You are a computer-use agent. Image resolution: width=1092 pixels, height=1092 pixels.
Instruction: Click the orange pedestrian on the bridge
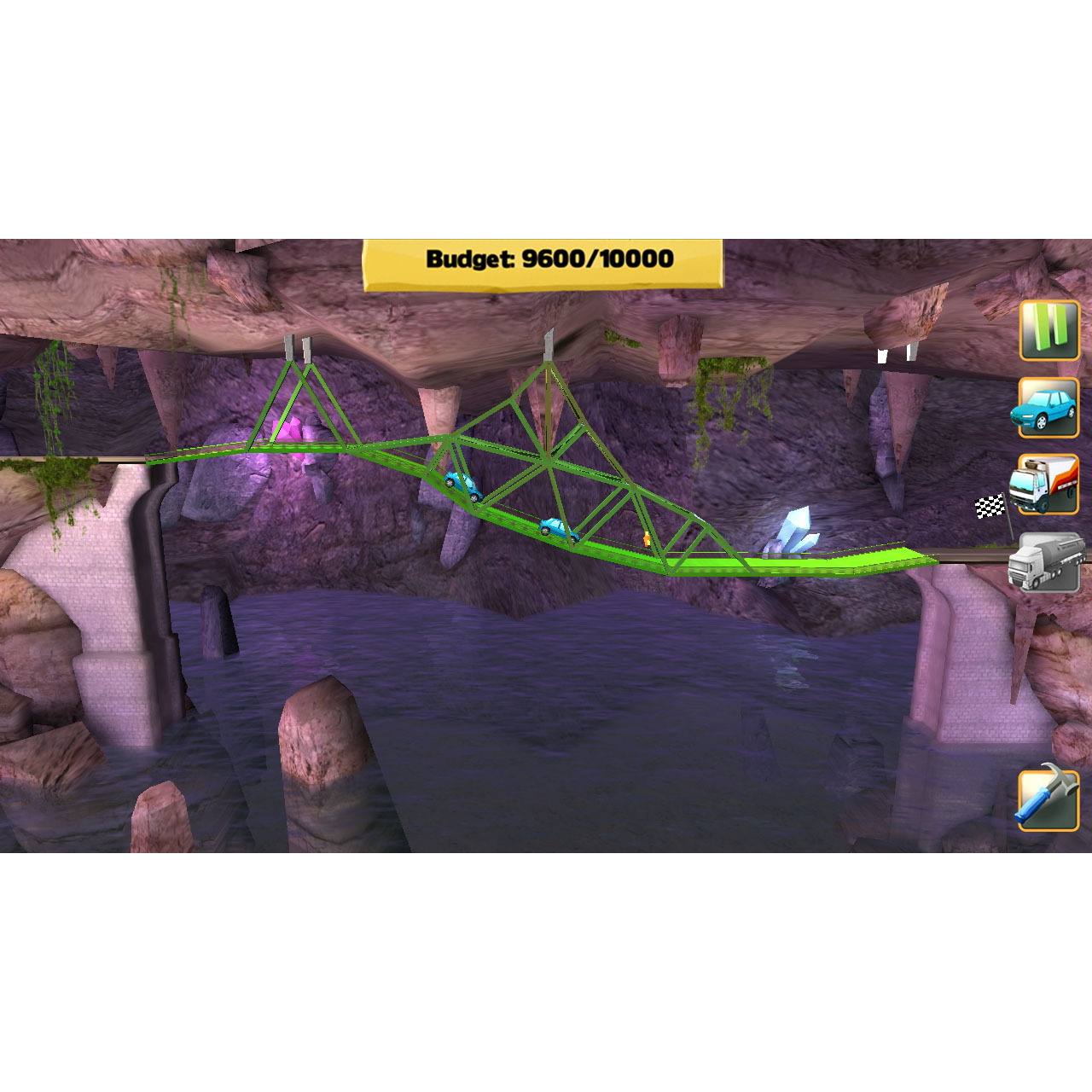coord(647,540)
